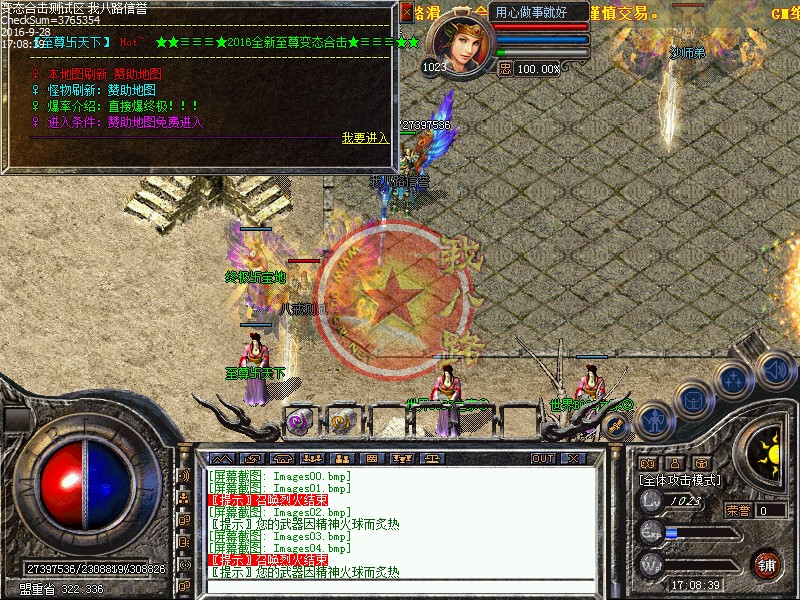Close the NPC dialog with red X

[406, 13]
